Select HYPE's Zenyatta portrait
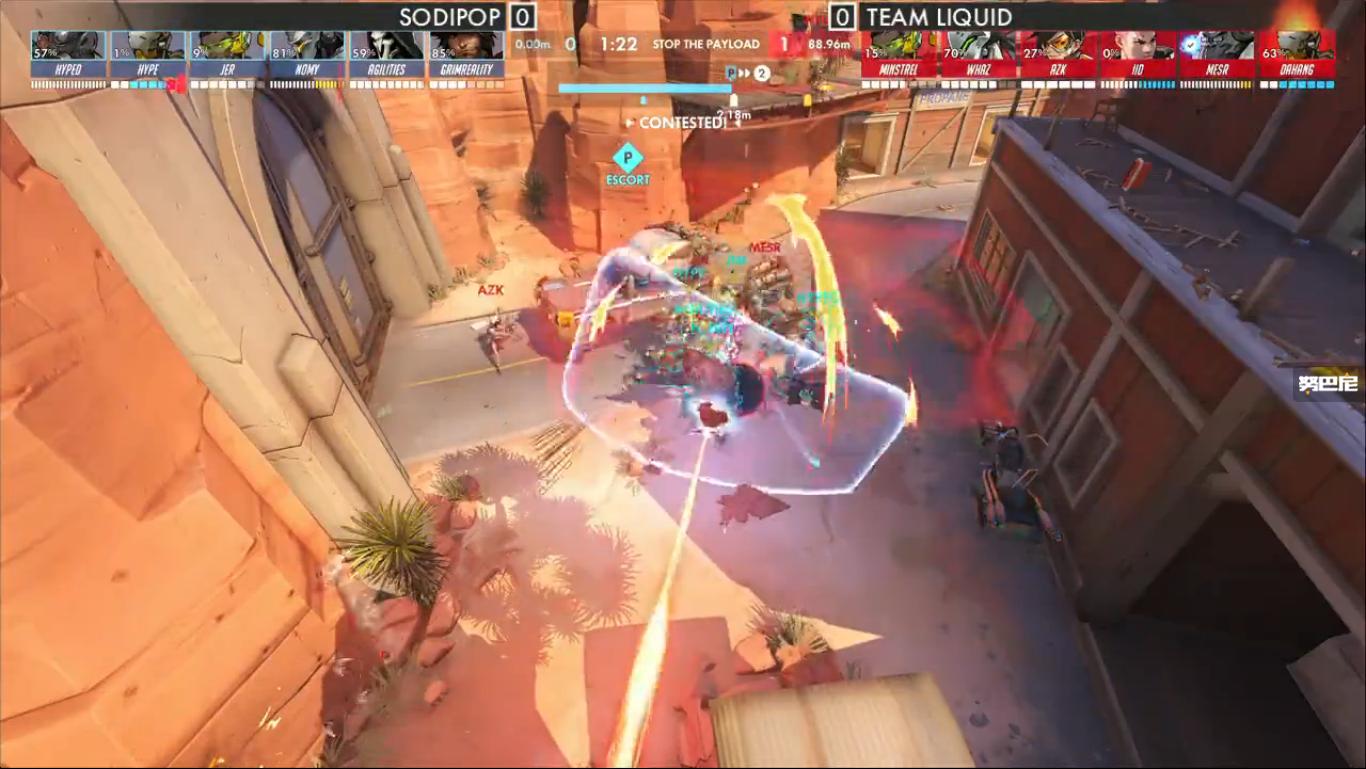This screenshot has height=769, width=1366. 148,46
